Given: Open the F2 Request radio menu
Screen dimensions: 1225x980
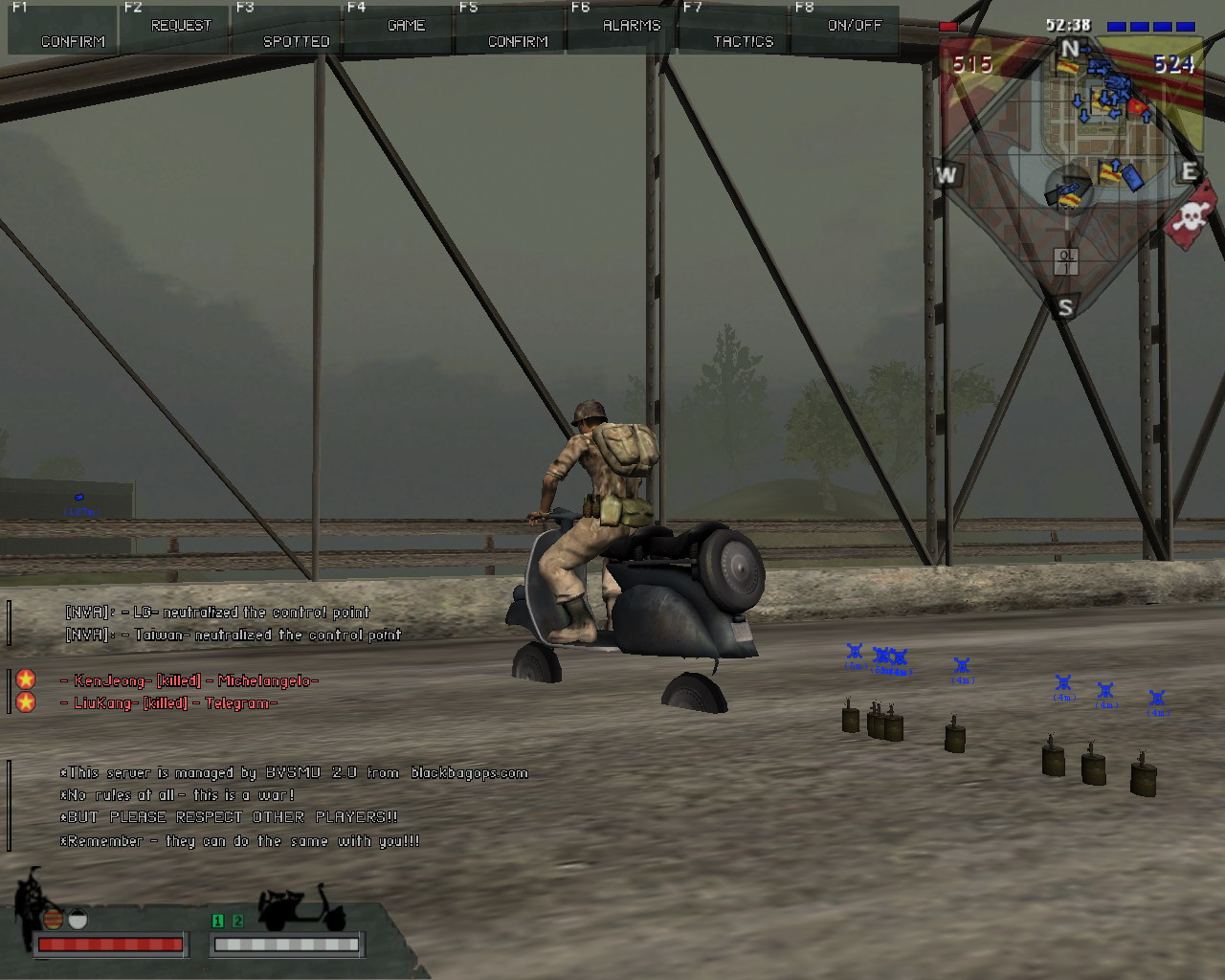Looking at the screenshot, I should tap(175, 28).
